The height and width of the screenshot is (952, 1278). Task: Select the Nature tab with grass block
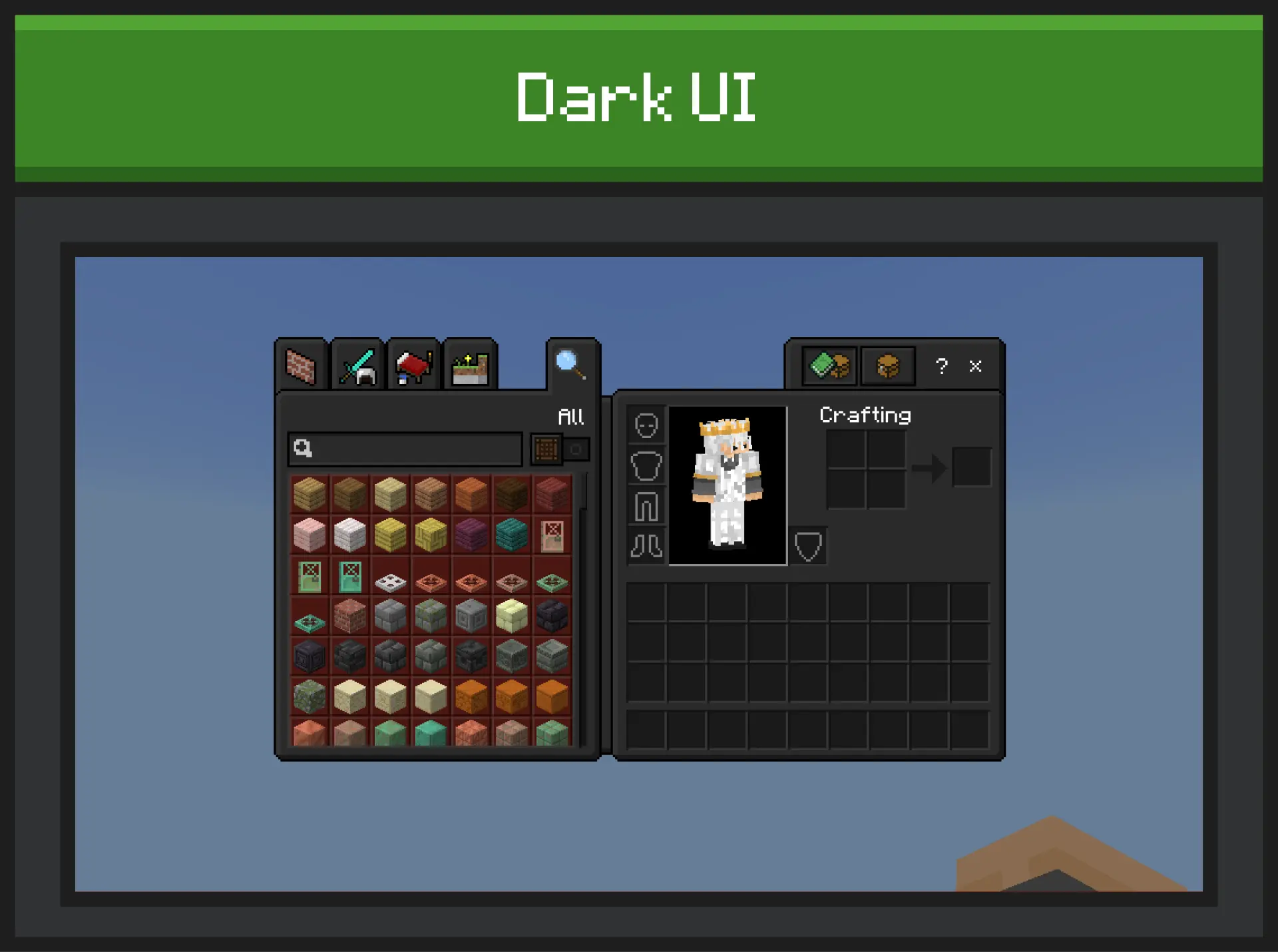(x=470, y=366)
